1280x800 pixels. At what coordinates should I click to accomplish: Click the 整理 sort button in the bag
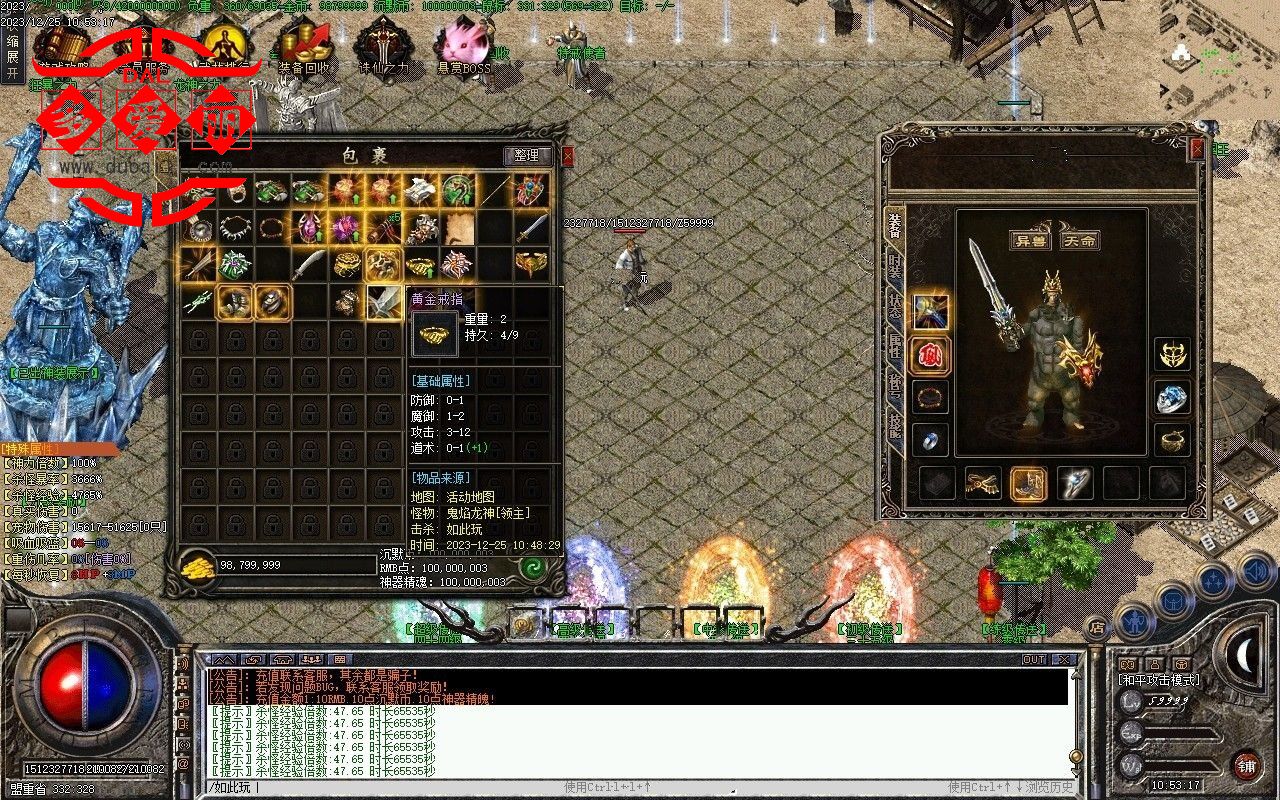(527, 156)
